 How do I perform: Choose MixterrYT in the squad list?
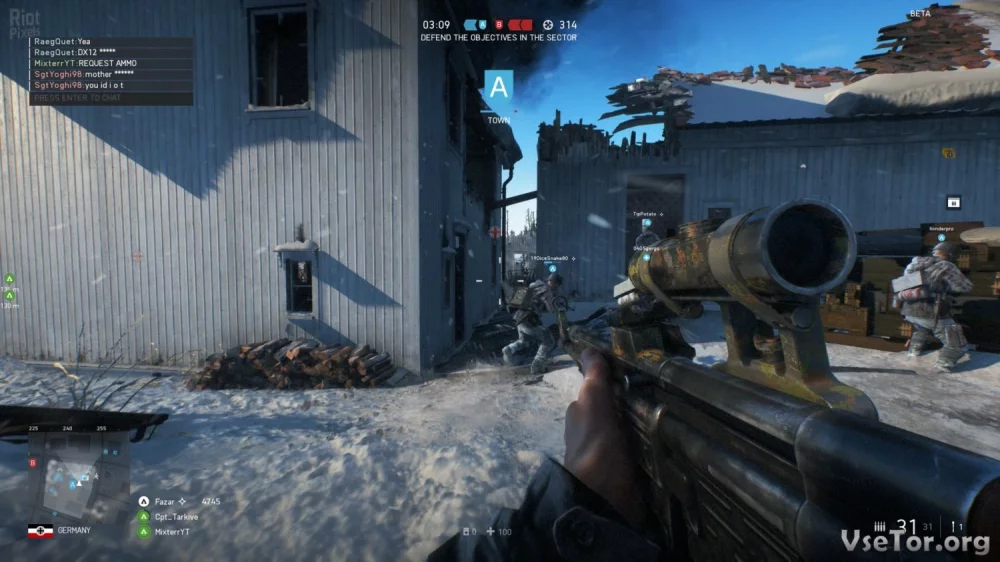[x=171, y=532]
